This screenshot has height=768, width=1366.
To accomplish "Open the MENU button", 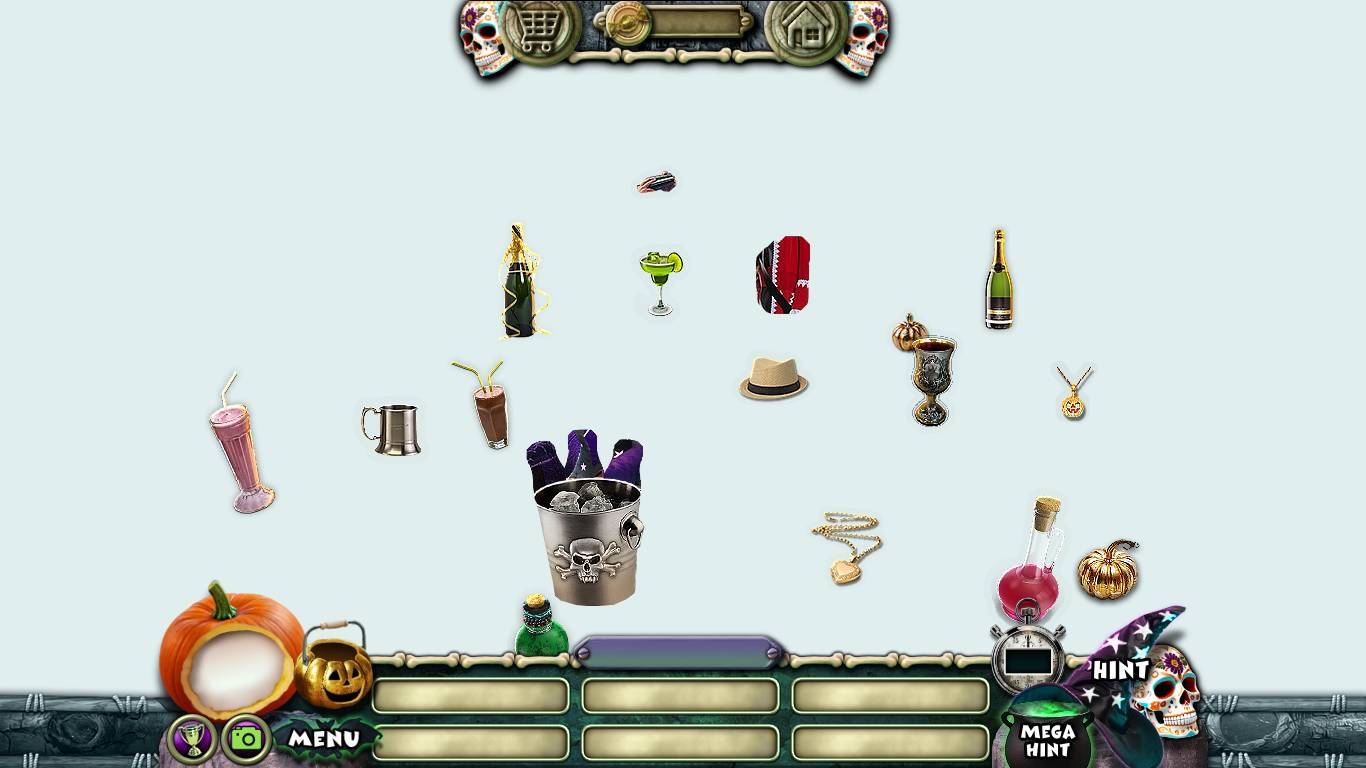I will [324, 739].
